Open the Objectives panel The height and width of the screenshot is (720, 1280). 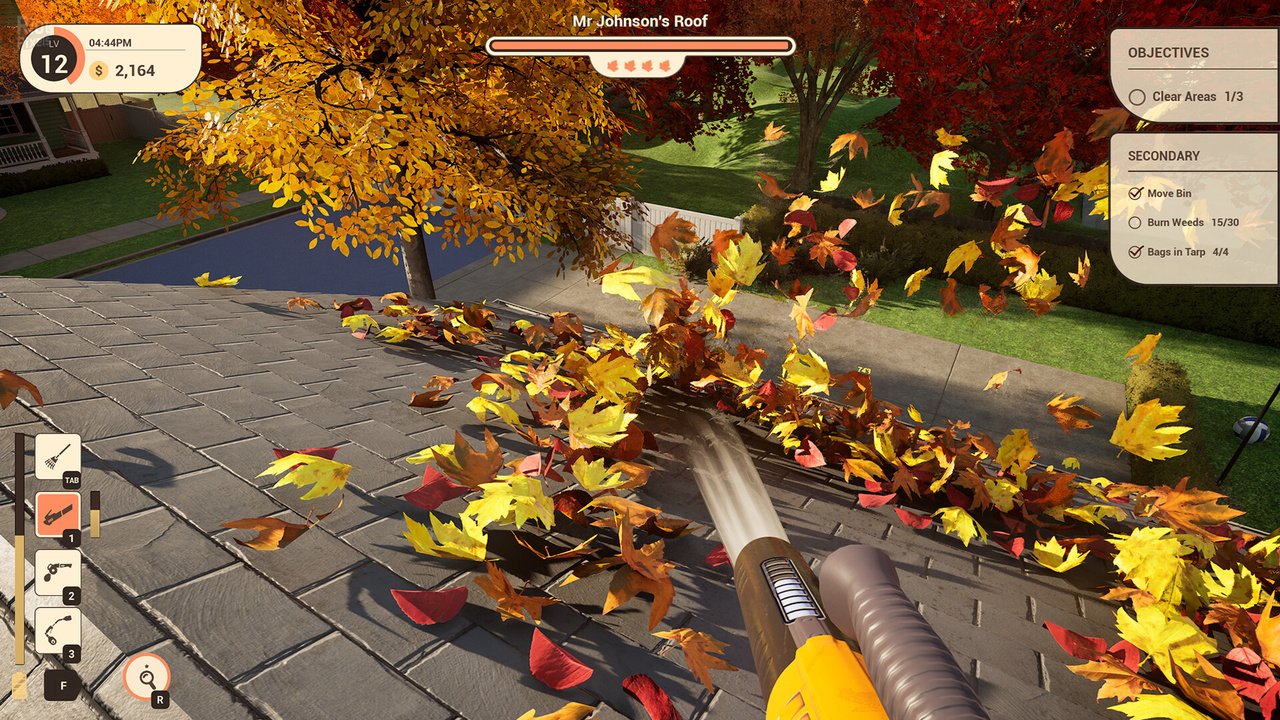tap(1168, 53)
